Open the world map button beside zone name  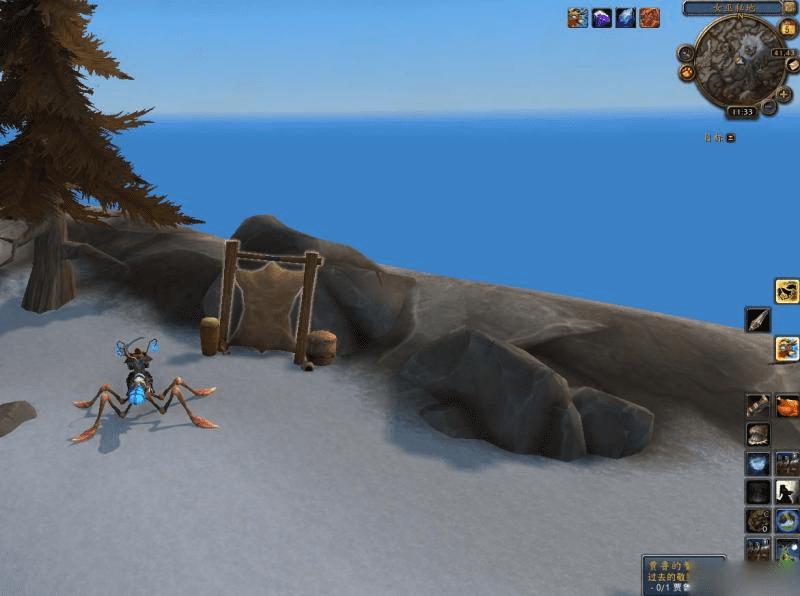[x=790, y=7]
